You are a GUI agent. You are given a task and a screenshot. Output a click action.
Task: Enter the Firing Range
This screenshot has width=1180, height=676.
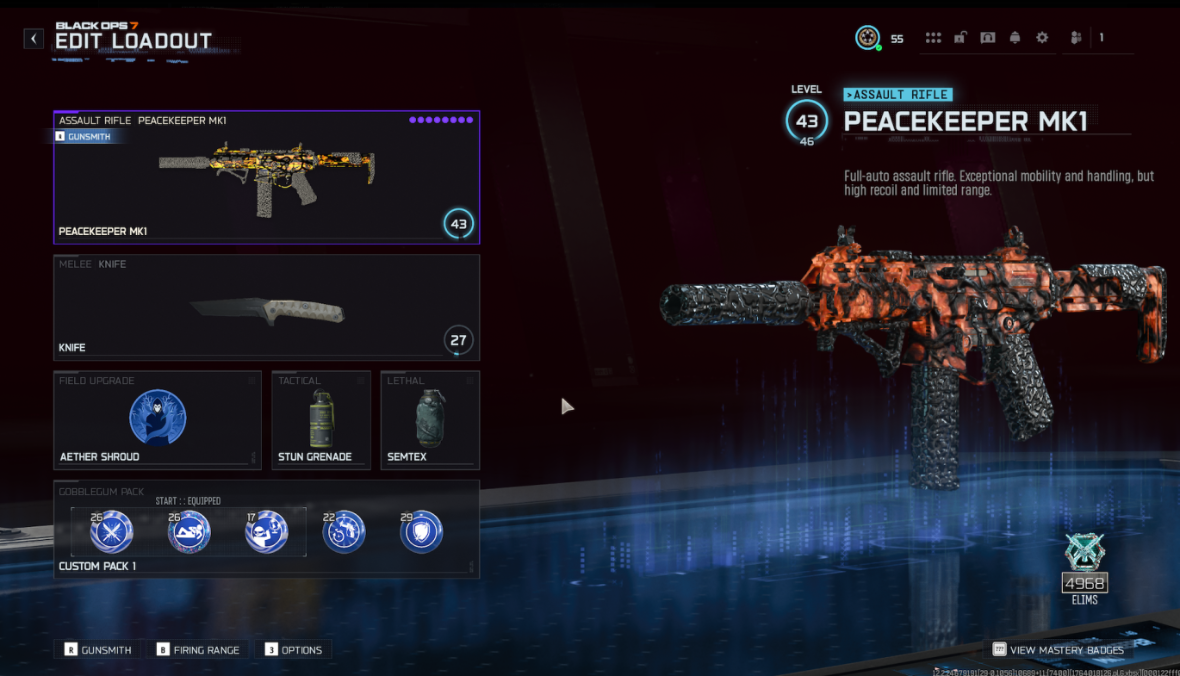pos(198,650)
